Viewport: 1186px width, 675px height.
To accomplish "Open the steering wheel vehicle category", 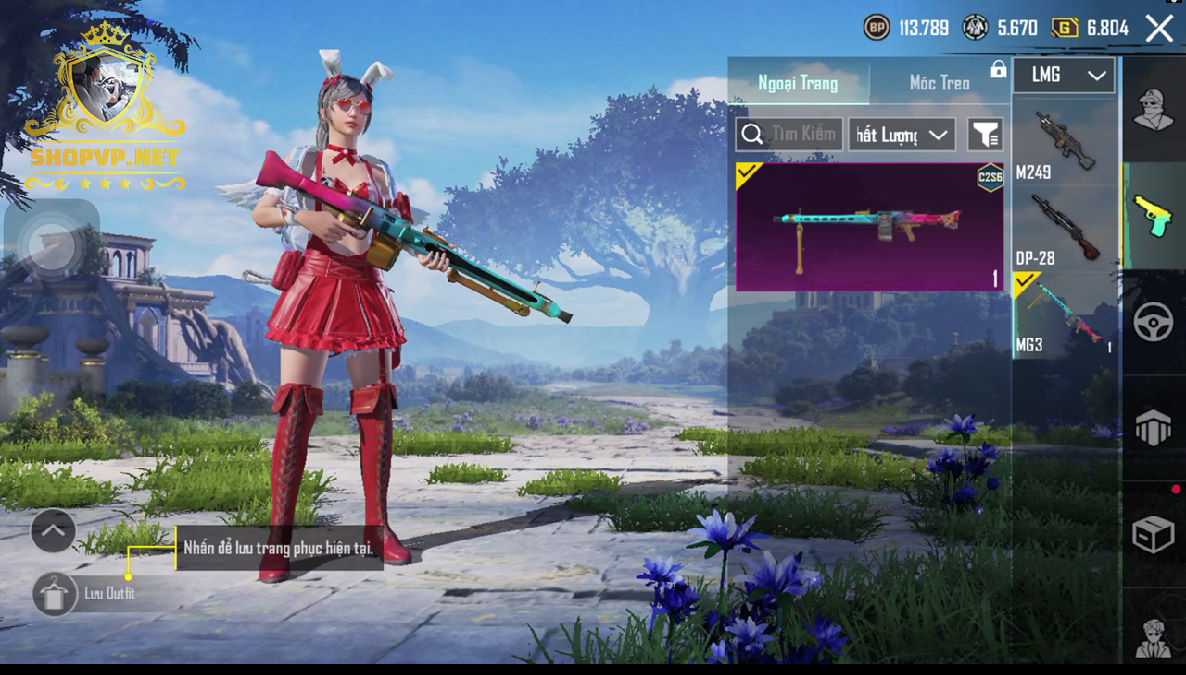I will click(1152, 322).
